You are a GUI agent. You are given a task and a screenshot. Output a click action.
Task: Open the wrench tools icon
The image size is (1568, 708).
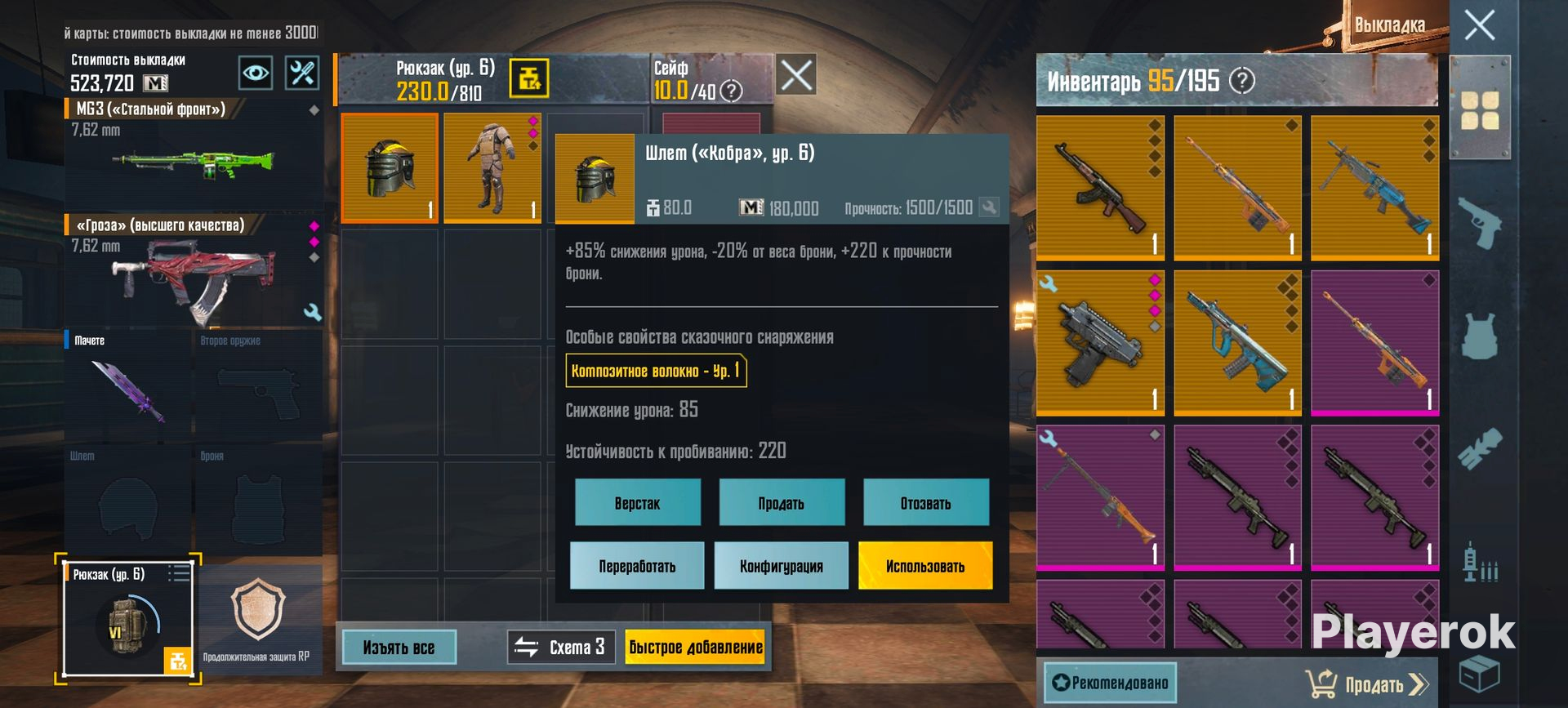(x=301, y=73)
